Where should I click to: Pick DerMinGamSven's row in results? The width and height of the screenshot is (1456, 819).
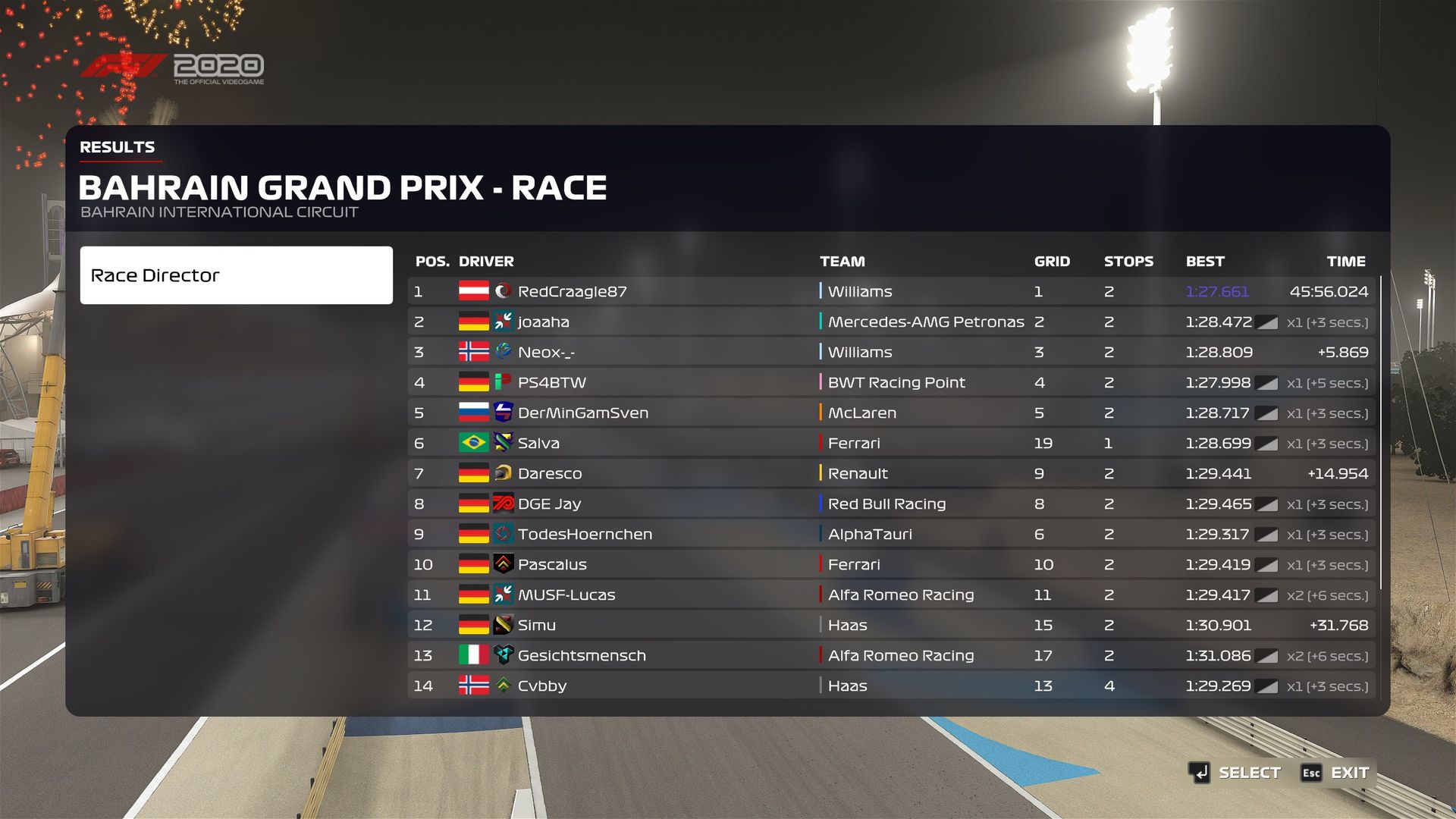(891, 413)
